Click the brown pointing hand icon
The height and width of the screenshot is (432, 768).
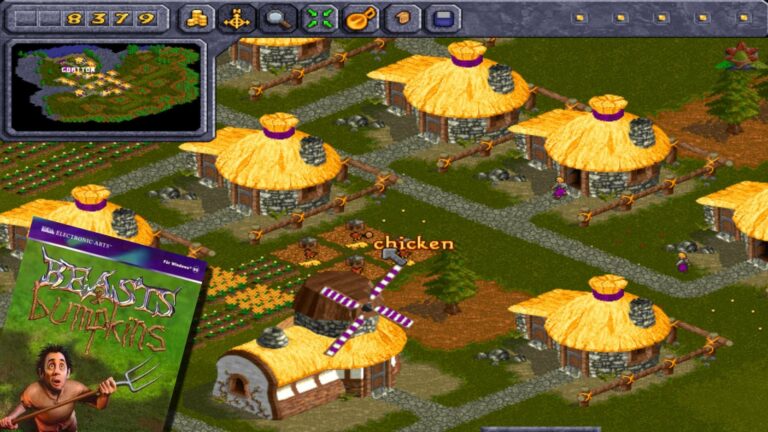[x=402, y=18]
